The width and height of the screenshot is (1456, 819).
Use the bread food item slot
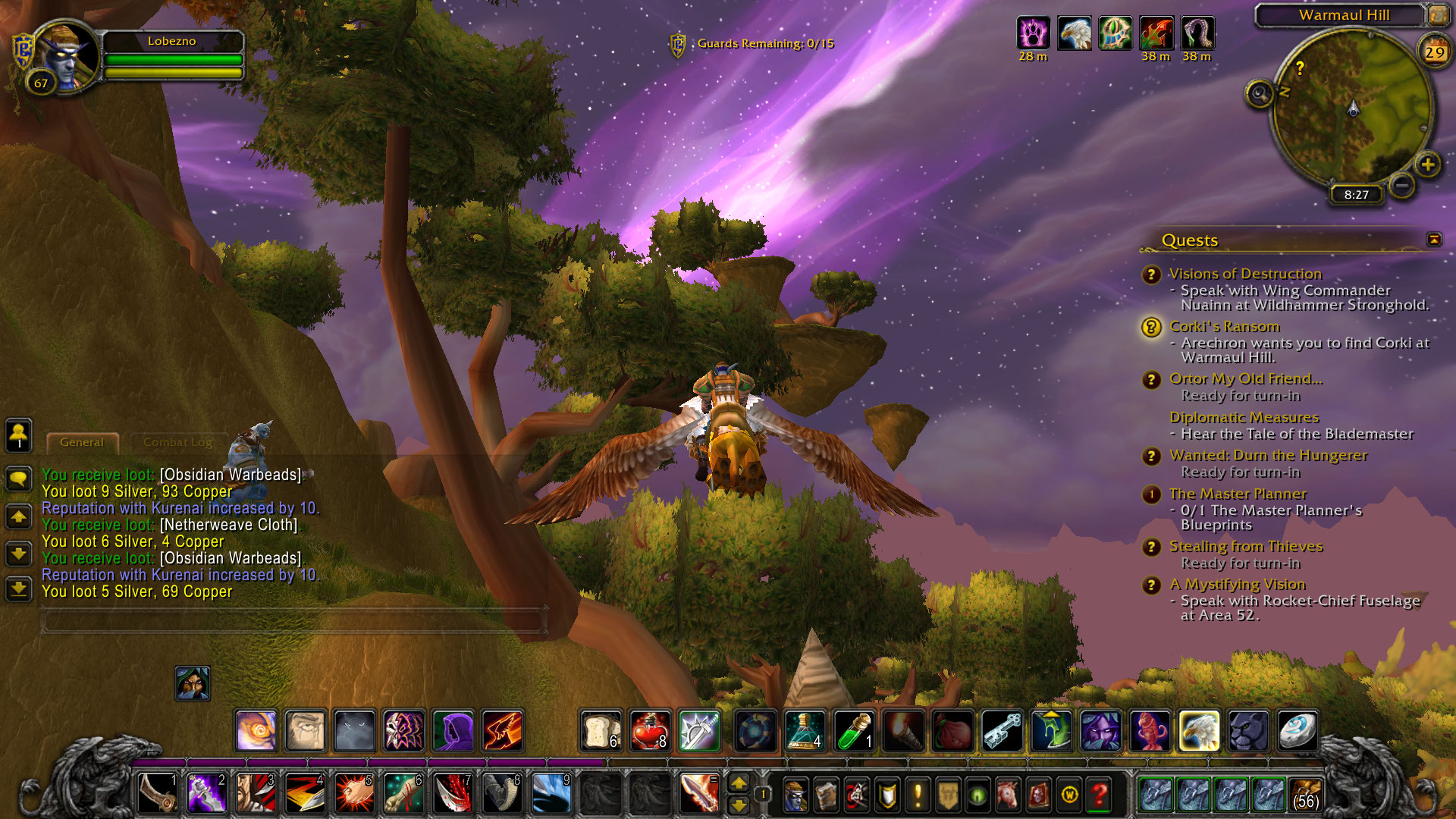pos(601,731)
